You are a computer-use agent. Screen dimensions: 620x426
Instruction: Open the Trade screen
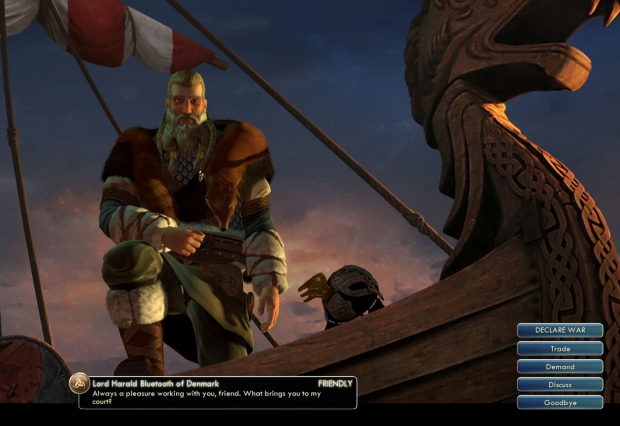(x=560, y=349)
